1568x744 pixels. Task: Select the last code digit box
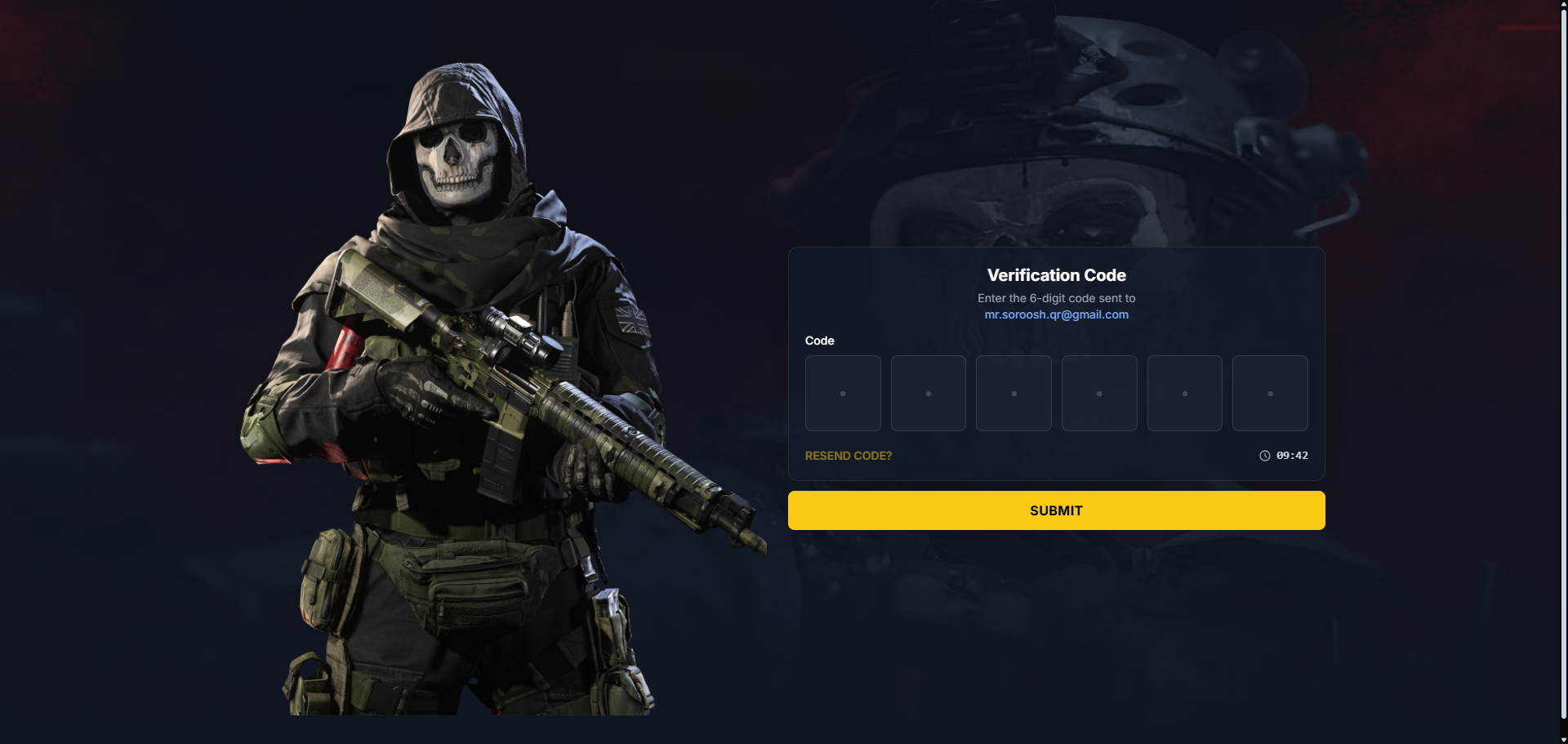[1269, 393]
